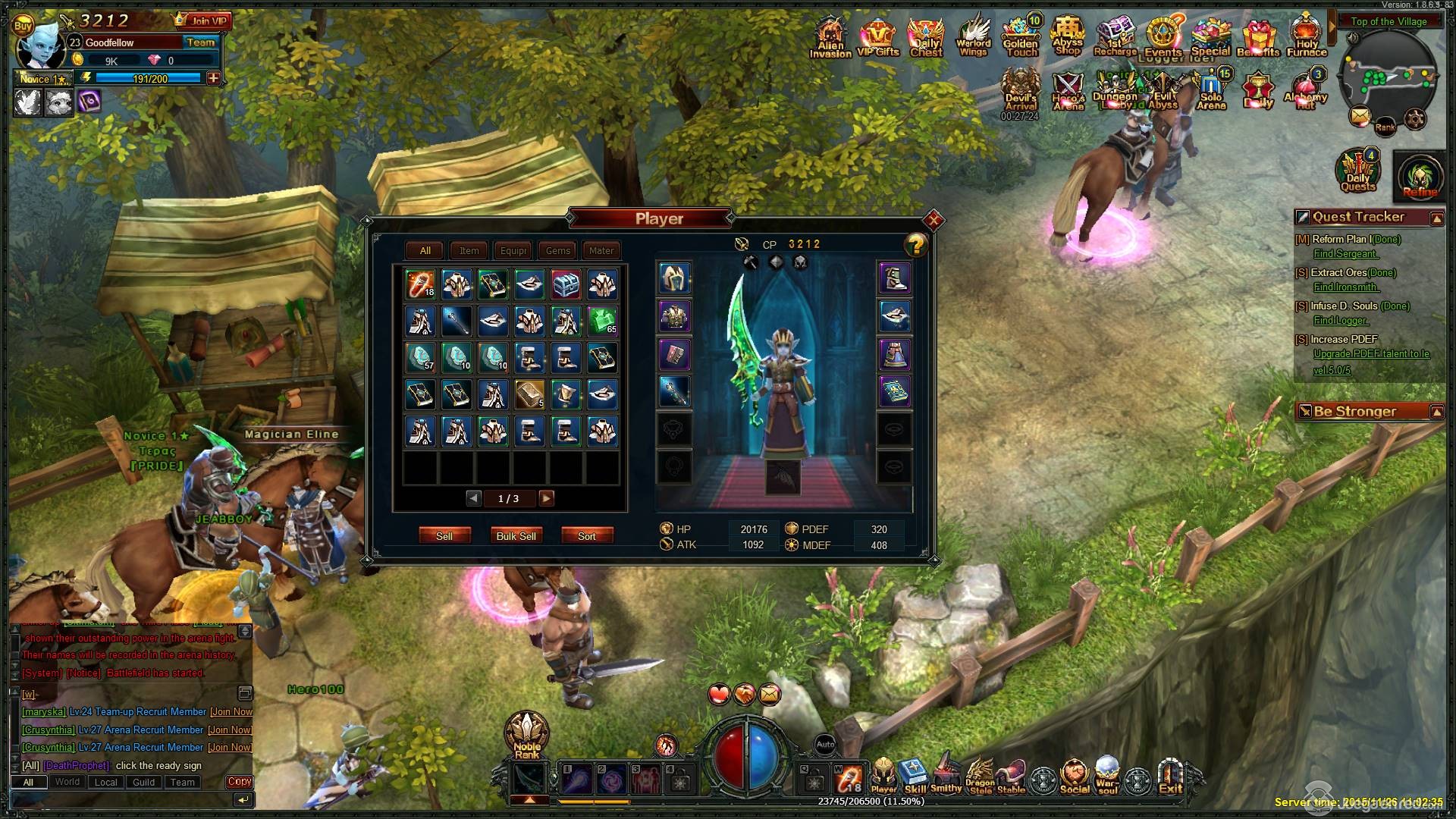Close the Player window

[x=934, y=221]
